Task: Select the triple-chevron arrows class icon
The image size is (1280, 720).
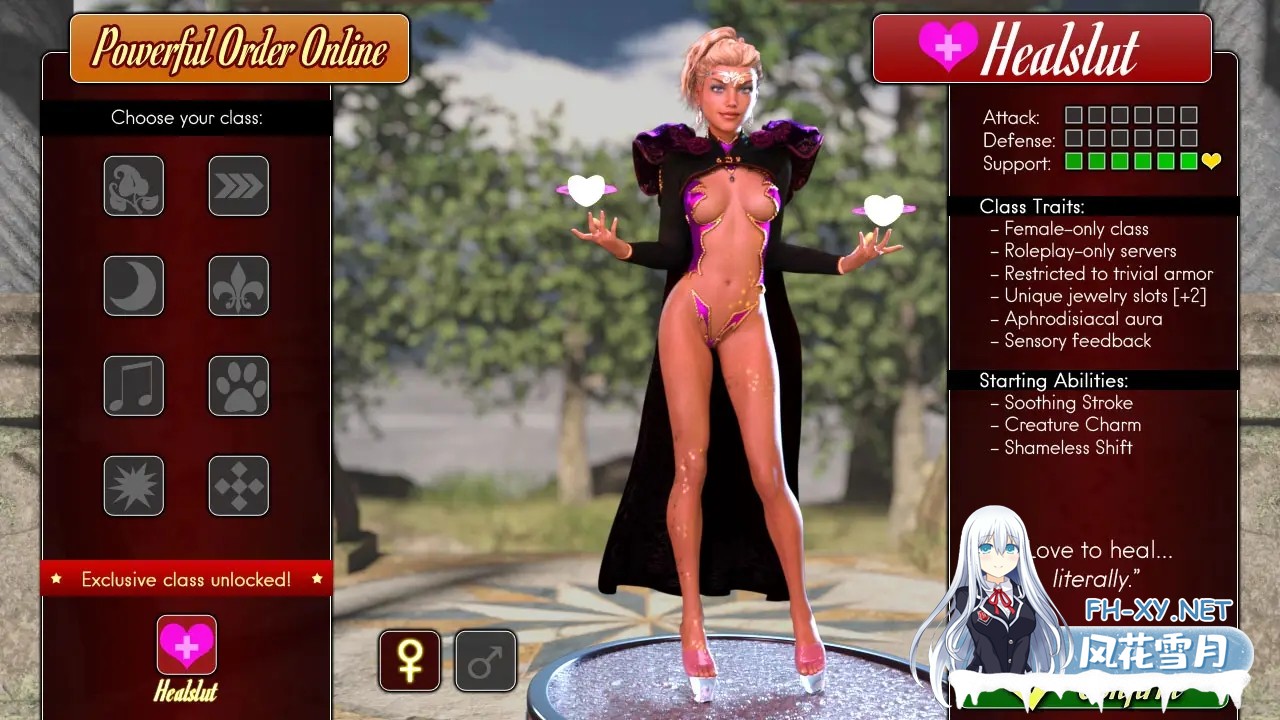Action: (238, 186)
